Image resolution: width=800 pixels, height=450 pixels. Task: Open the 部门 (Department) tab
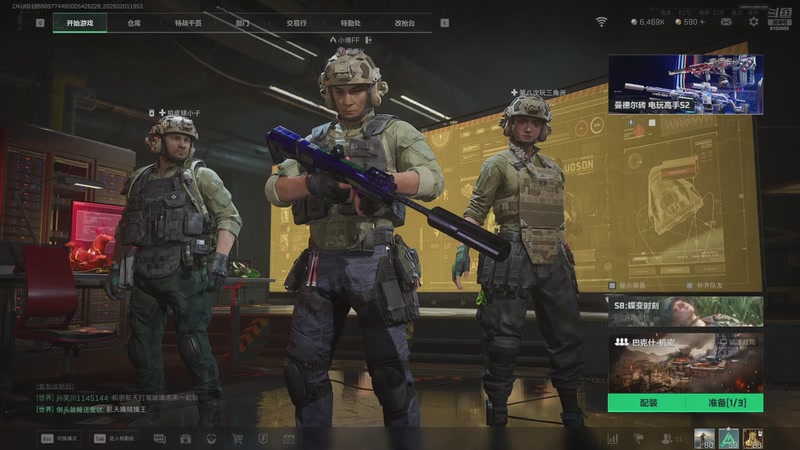click(243, 22)
